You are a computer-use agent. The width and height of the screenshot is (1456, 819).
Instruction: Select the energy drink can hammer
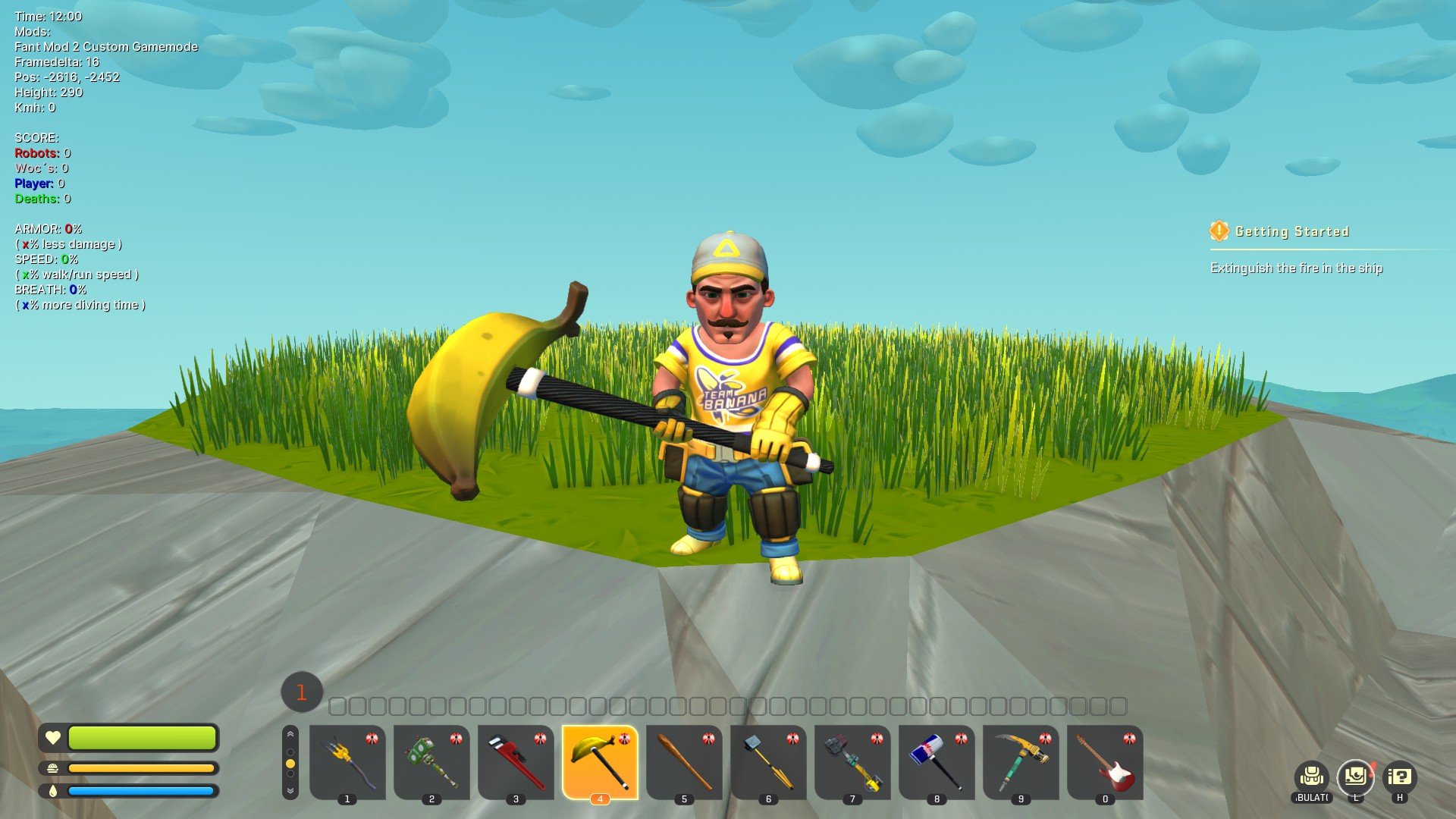click(x=937, y=761)
